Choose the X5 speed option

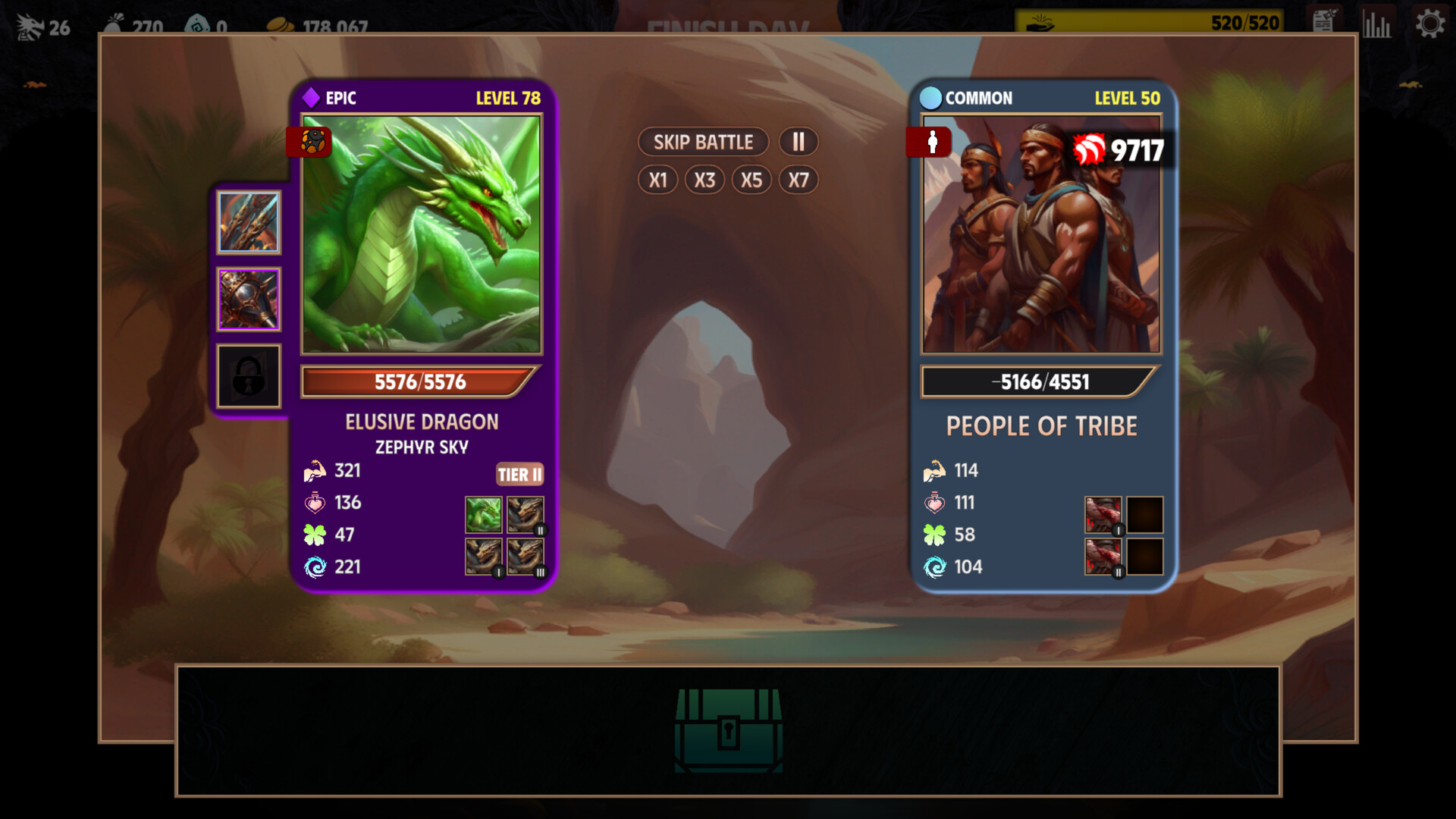pos(752,180)
